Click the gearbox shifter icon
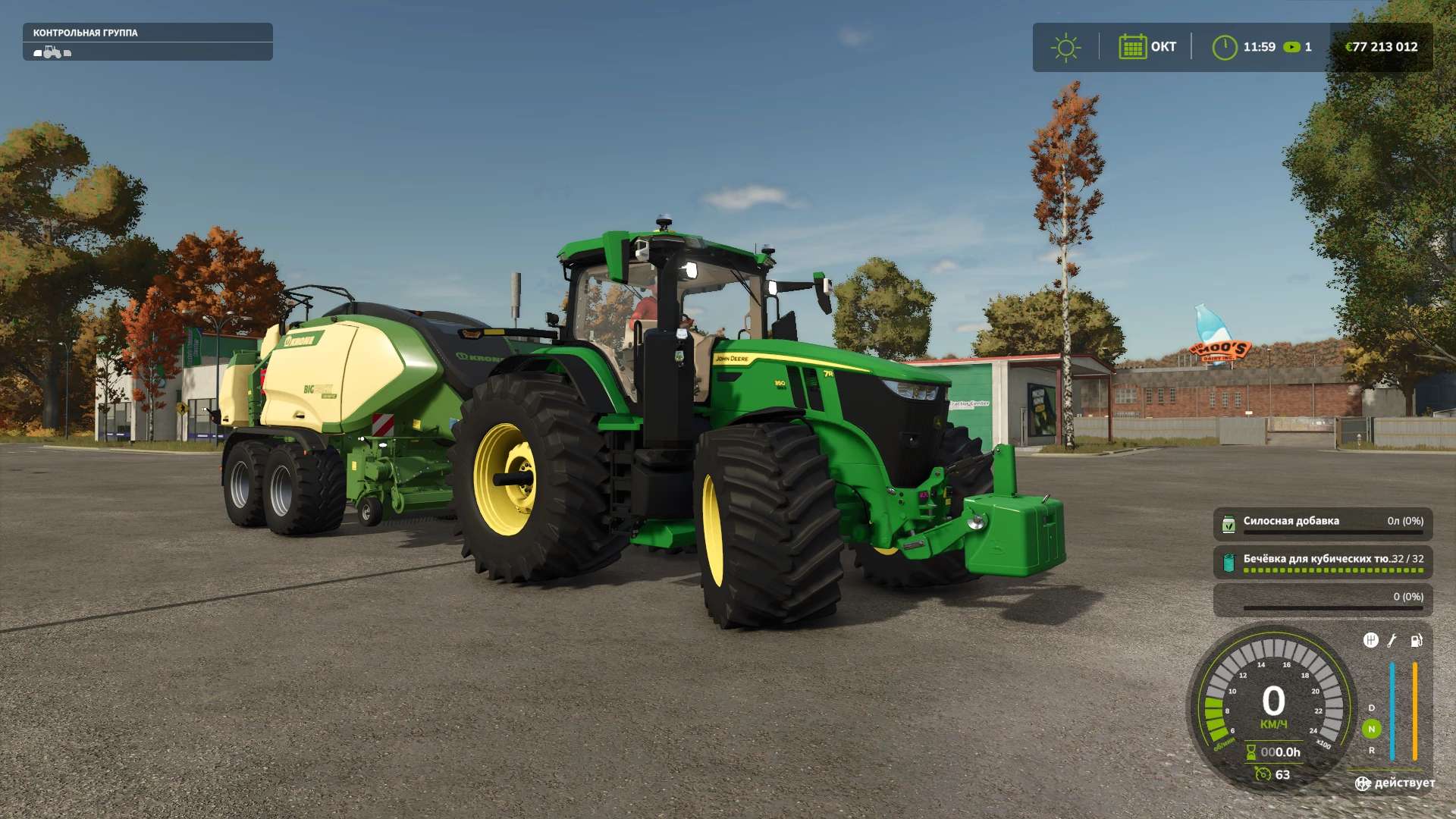This screenshot has height=819, width=1456. (x=1370, y=641)
